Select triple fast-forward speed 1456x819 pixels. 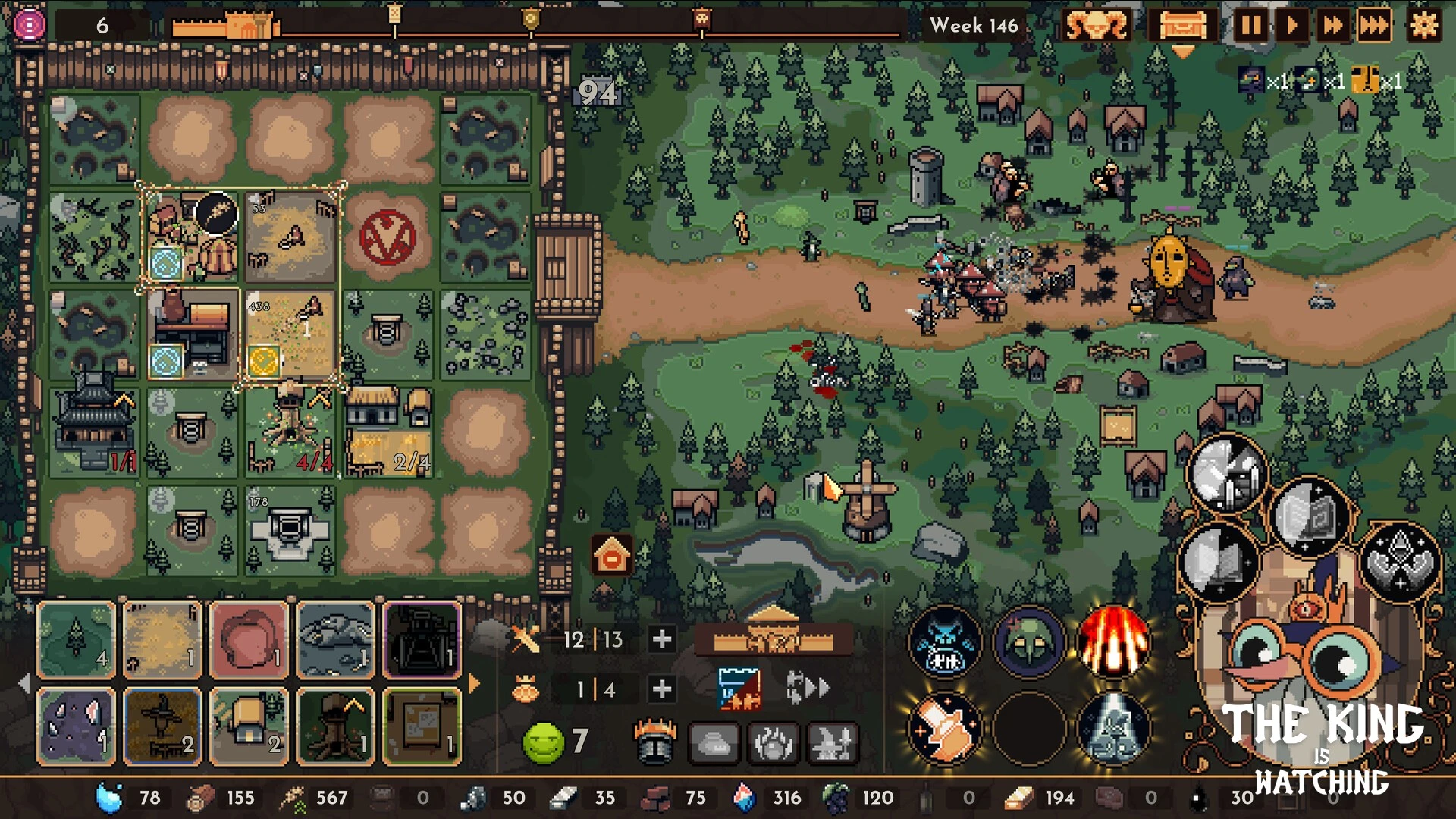coord(1373,26)
